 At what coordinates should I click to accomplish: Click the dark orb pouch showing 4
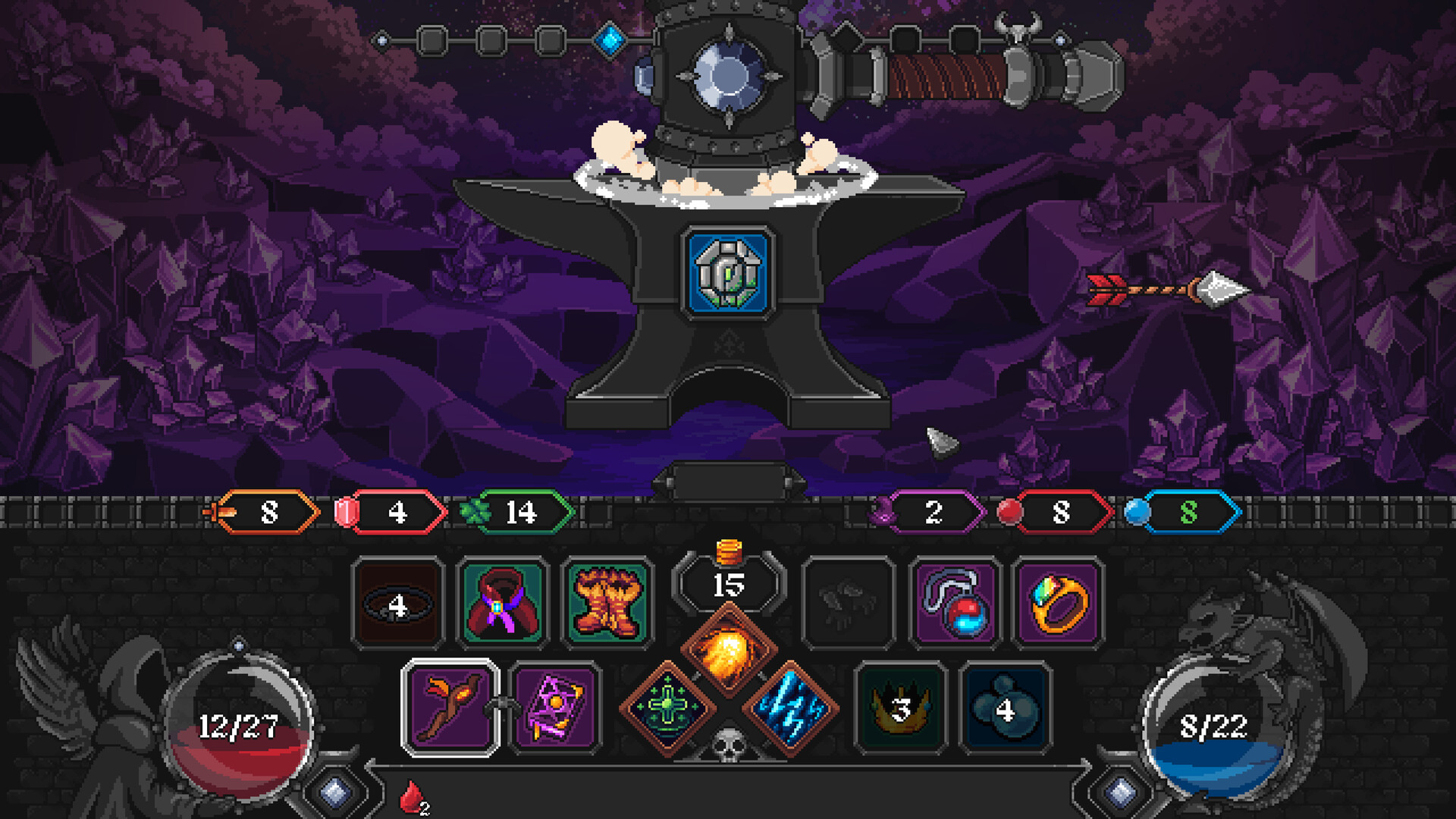(x=1004, y=711)
